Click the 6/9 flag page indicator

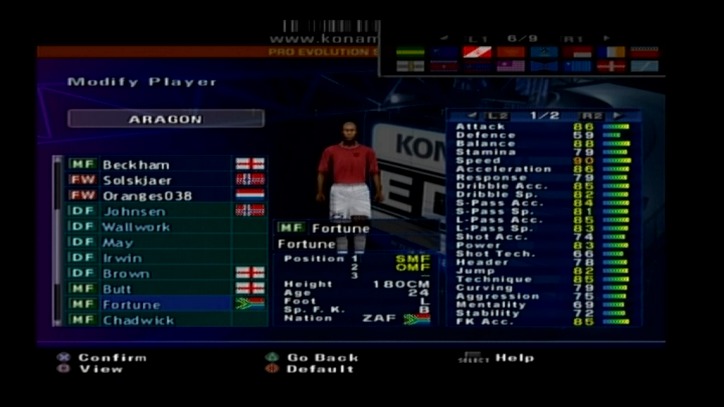(x=521, y=38)
